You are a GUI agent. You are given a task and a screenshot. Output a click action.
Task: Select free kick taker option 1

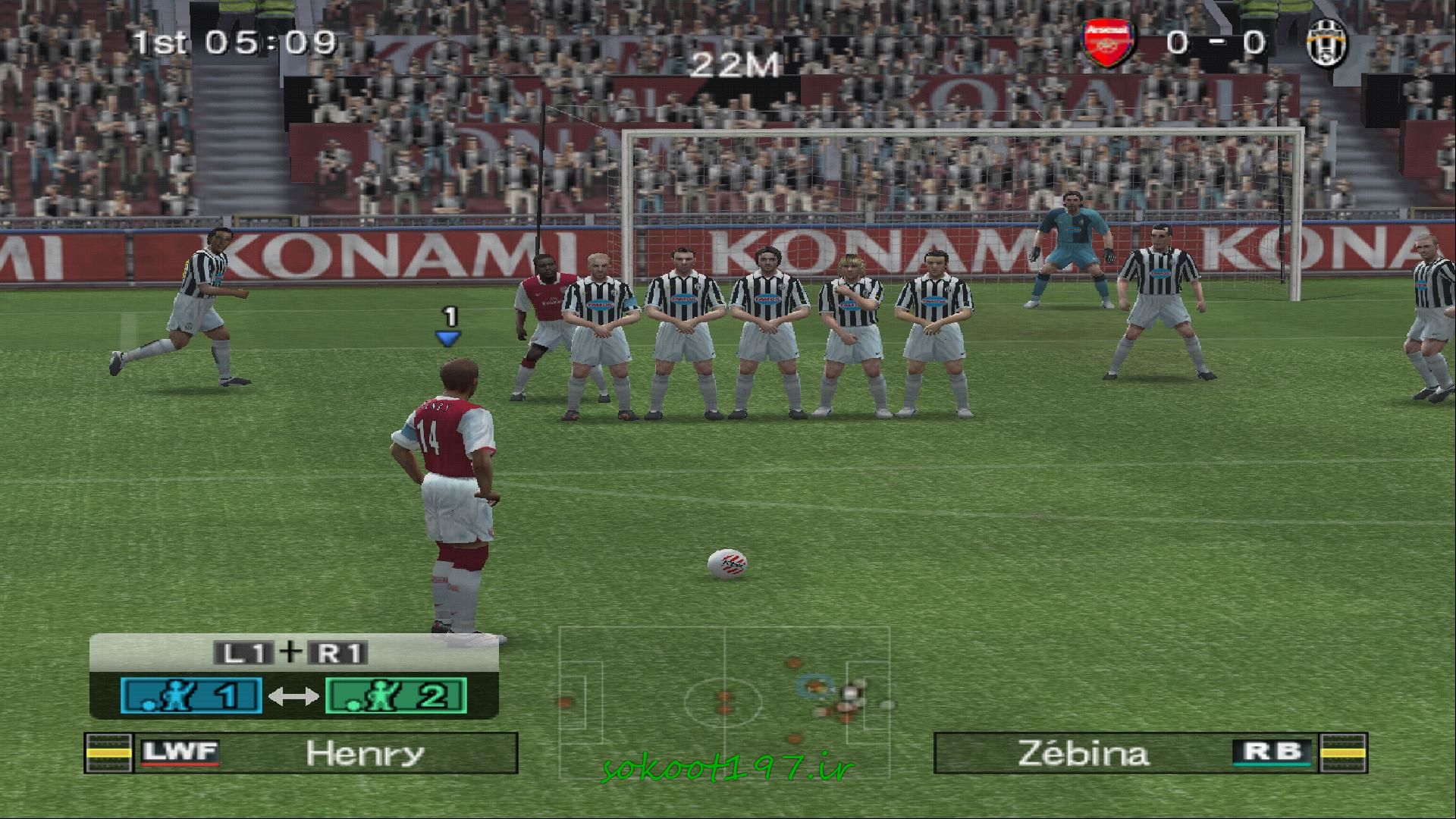pos(191,695)
